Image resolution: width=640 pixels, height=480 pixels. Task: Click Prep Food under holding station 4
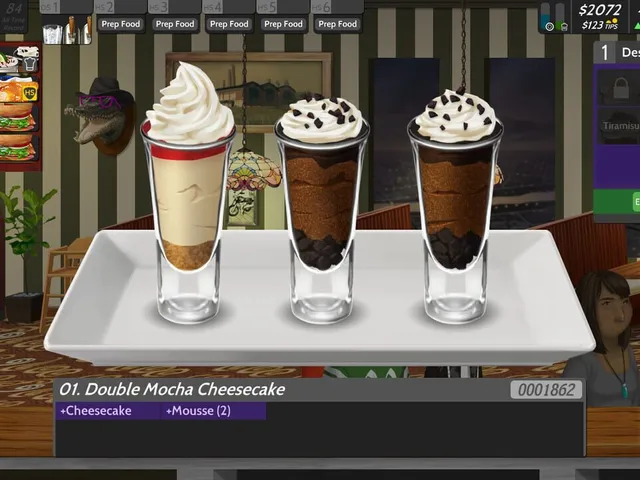[x=230, y=24]
